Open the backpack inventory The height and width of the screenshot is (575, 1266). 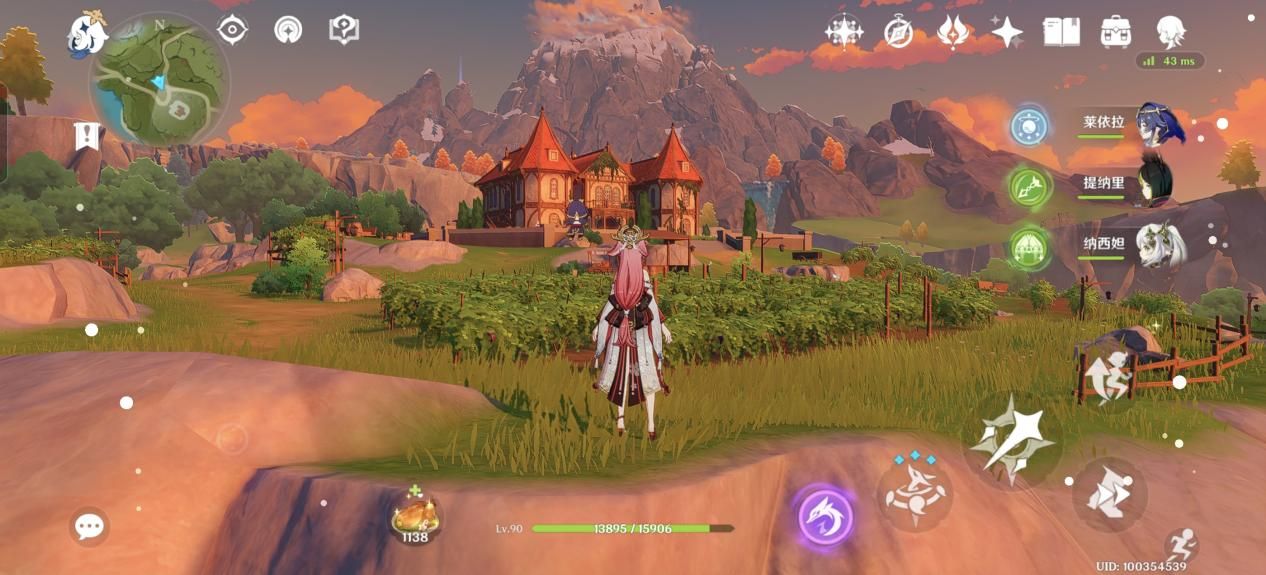[1115, 32]
